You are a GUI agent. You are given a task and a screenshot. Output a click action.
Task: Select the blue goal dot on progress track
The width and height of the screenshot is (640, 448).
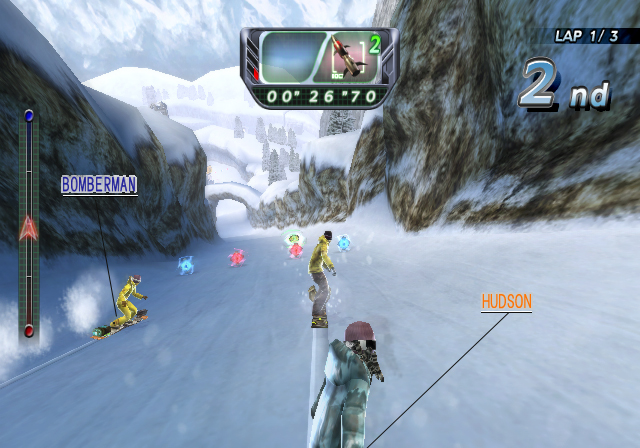[x=29, y=116]
